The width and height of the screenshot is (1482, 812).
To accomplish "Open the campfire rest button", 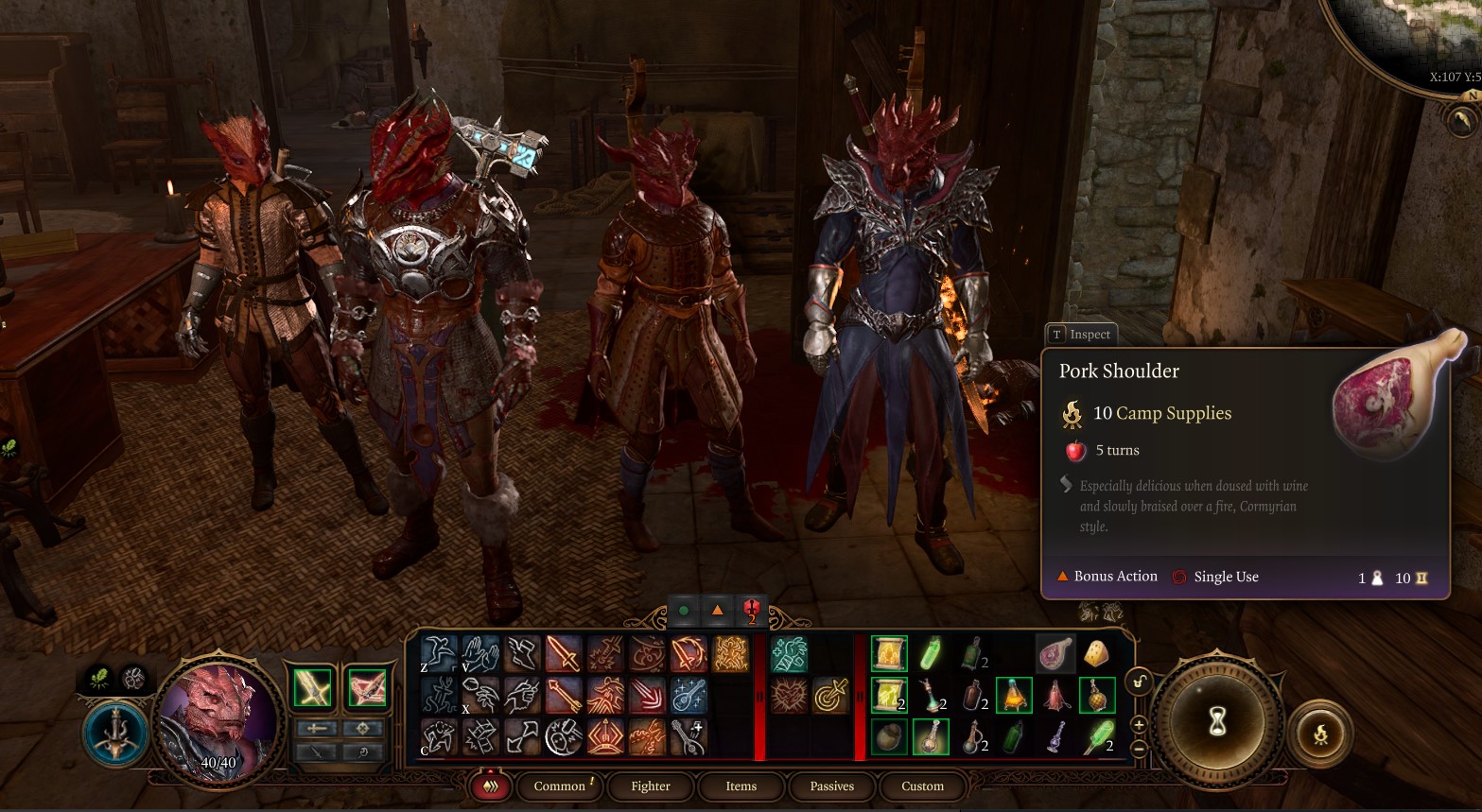I will coord(1320,734).
